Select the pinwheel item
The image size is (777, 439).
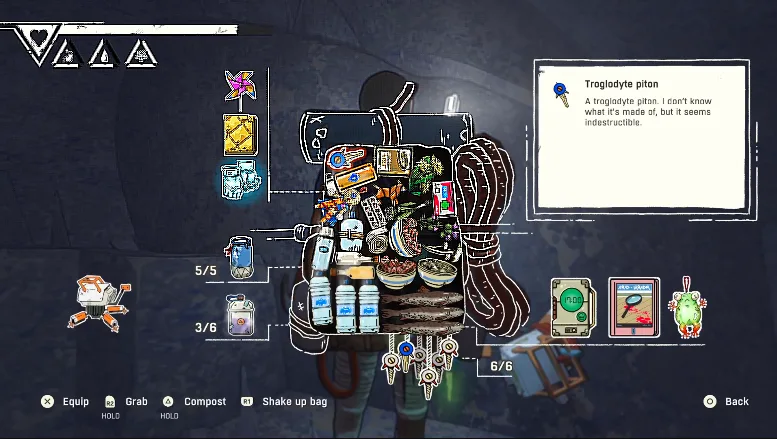(239, 87)
